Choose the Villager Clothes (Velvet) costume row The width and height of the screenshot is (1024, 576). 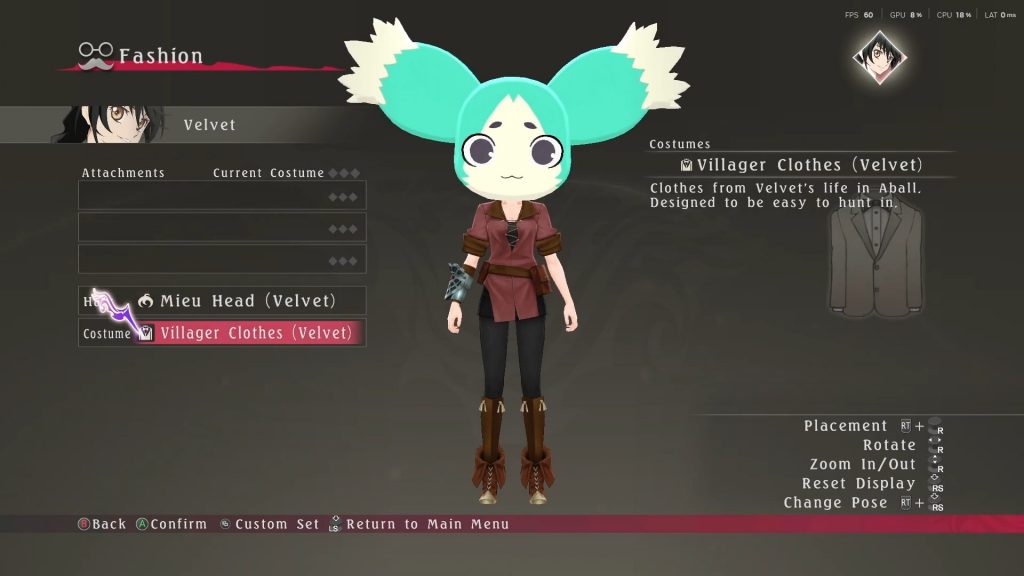click(222, 333)
